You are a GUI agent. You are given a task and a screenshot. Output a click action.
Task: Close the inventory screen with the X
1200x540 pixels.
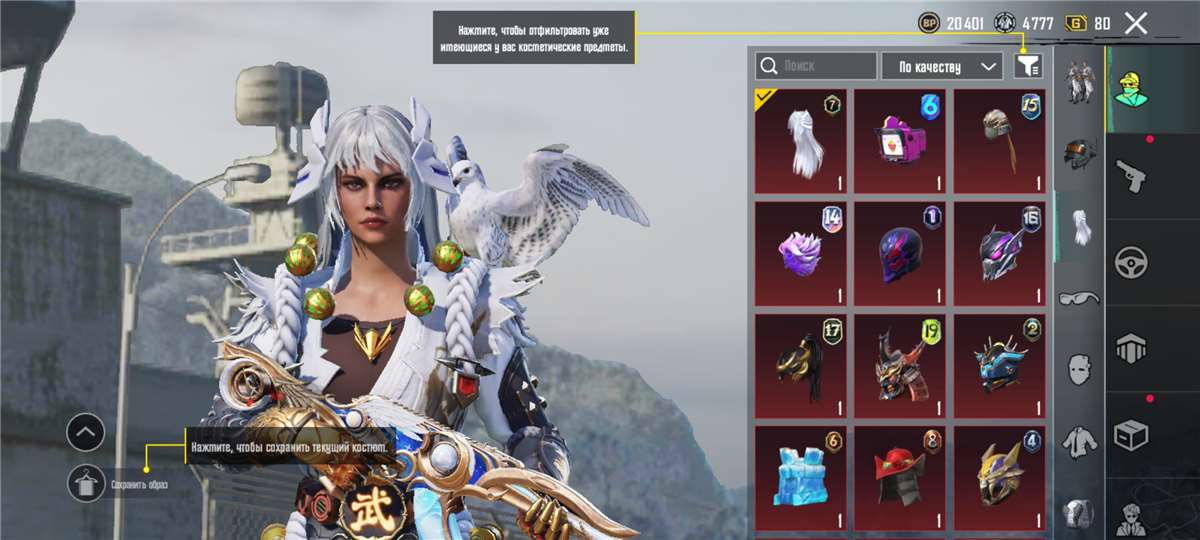(x=1135, y=23)
